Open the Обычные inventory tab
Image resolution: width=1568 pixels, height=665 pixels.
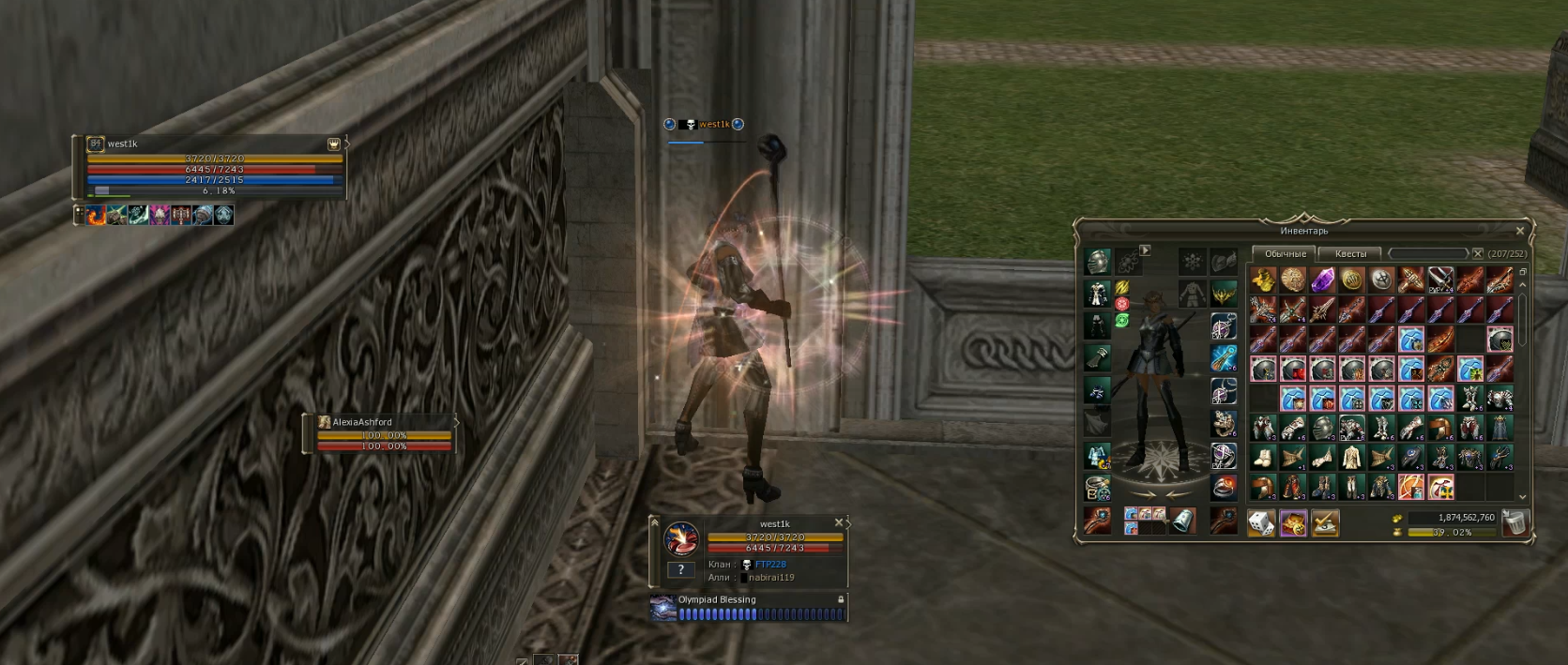tap(1285, 254)
